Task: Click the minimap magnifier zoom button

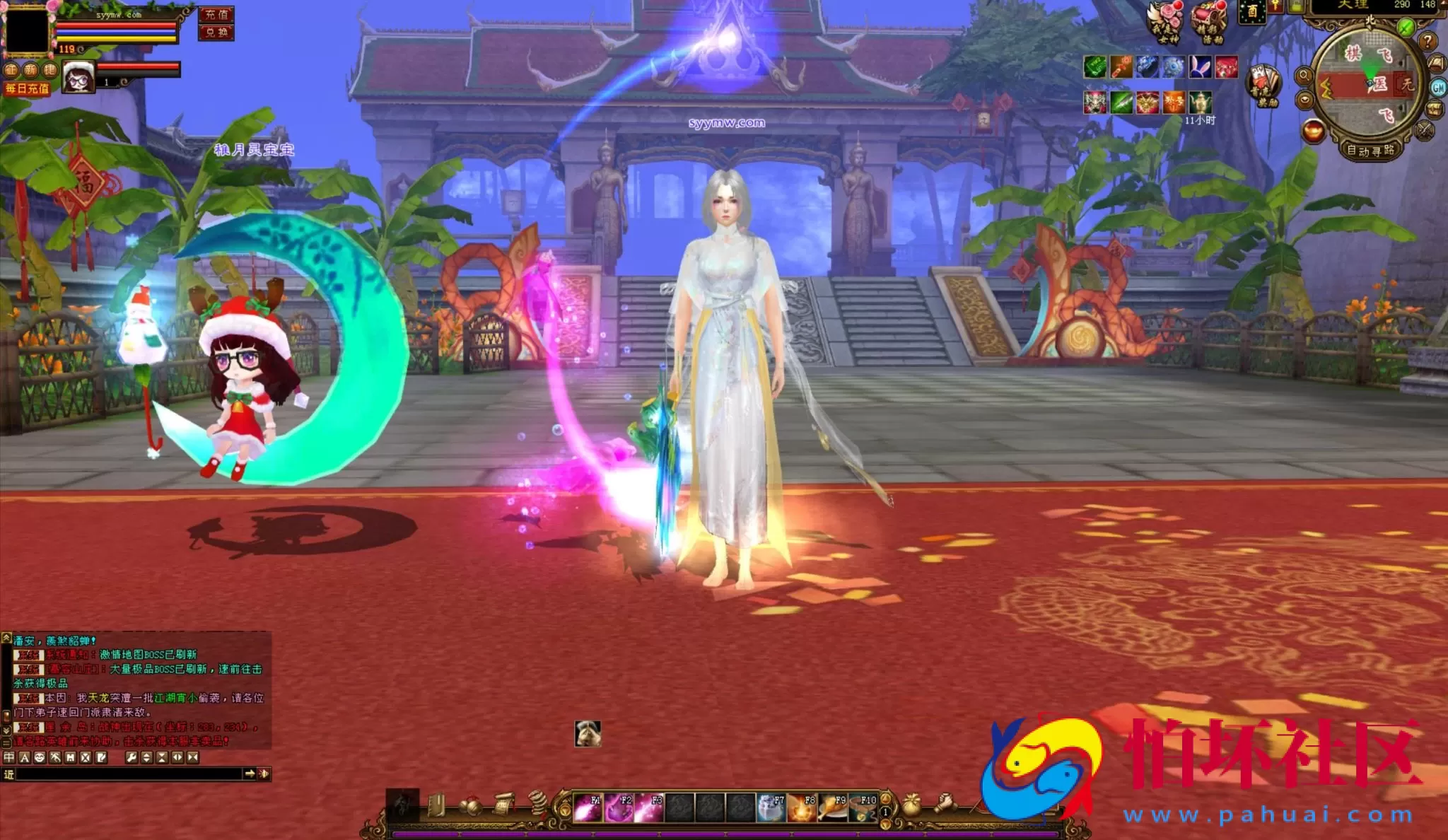Action: (1304, 76)
